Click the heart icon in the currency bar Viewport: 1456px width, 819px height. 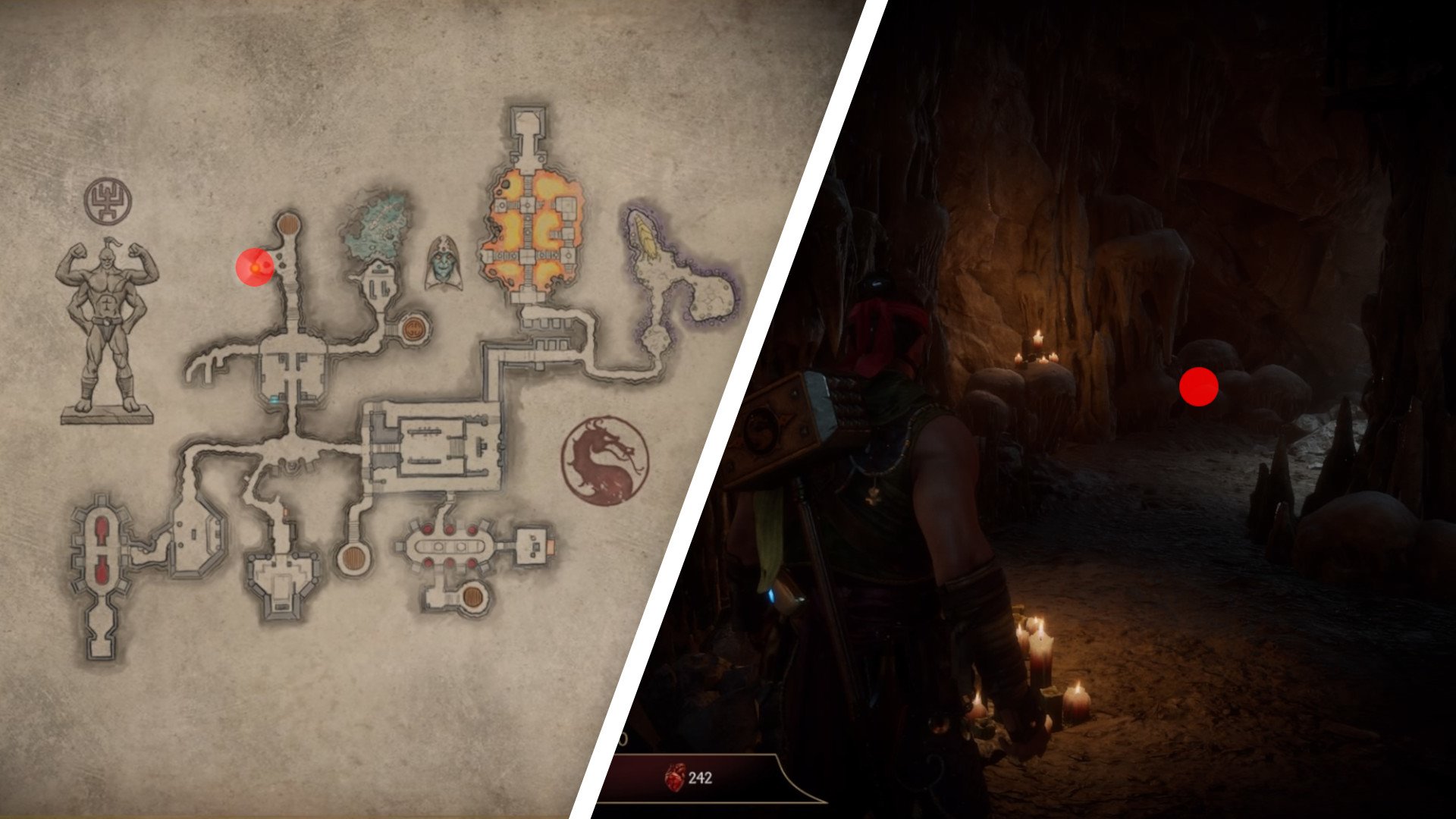click(673, 777)
